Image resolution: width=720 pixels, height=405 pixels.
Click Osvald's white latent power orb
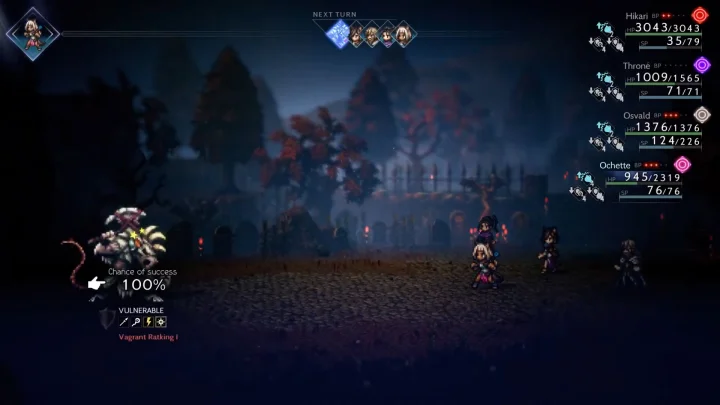pyautogui.click(x=702, y=114)
